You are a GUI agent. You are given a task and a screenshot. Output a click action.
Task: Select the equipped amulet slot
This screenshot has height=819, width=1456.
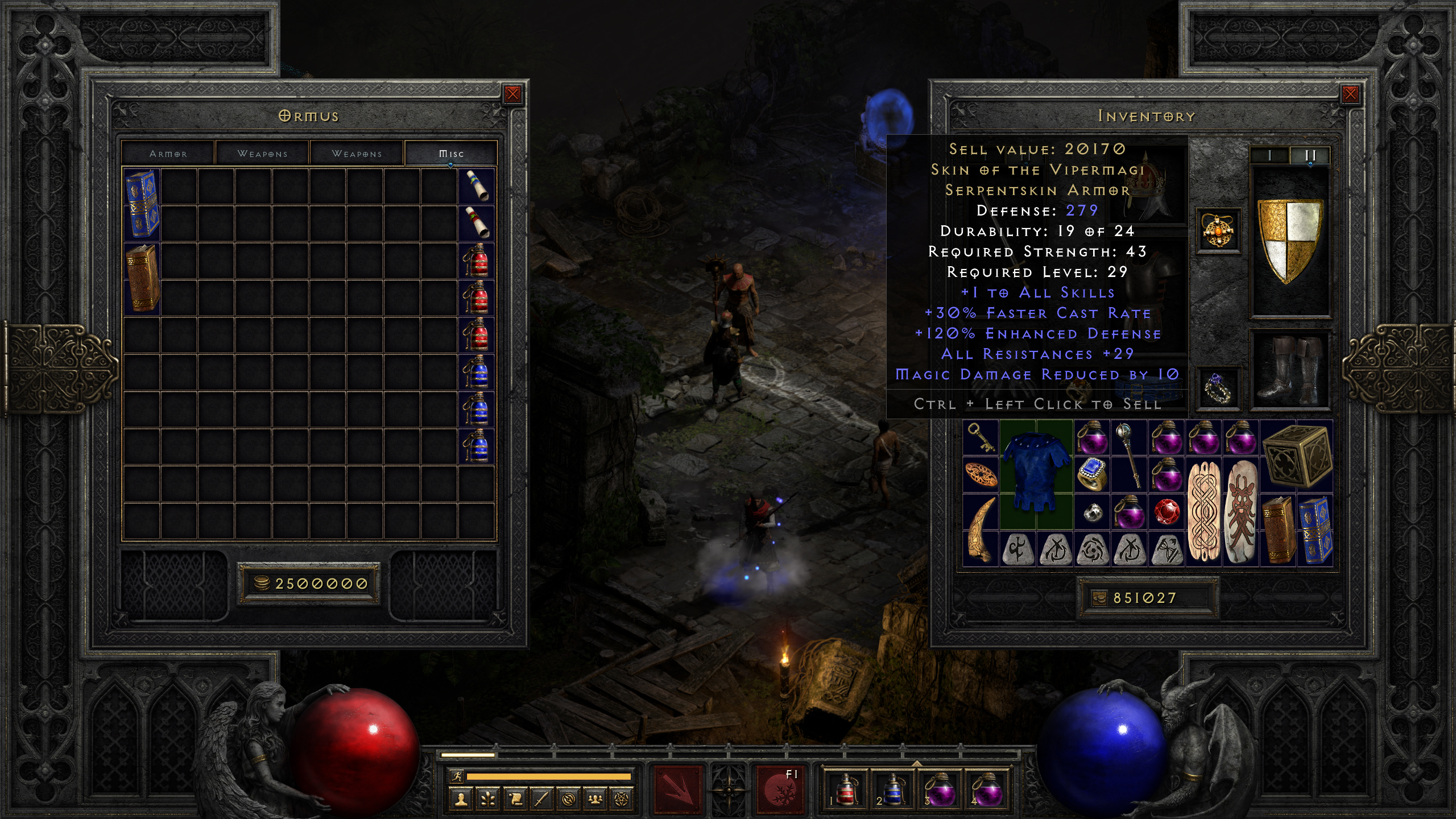(x=1218, y=231)
